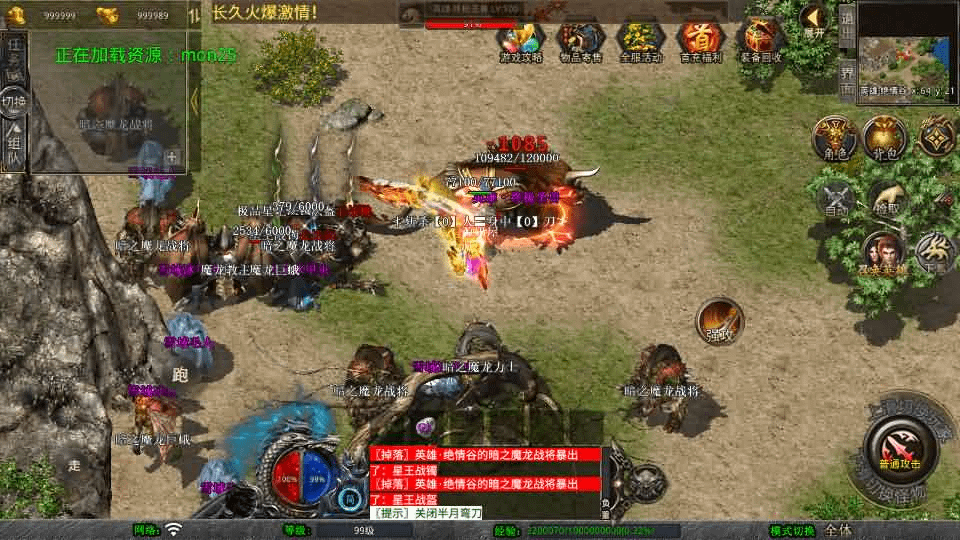This screenshot has height=540, width=960.
Task: Open the 首充福利 first recharge bonus
Action: coord(701,40)
